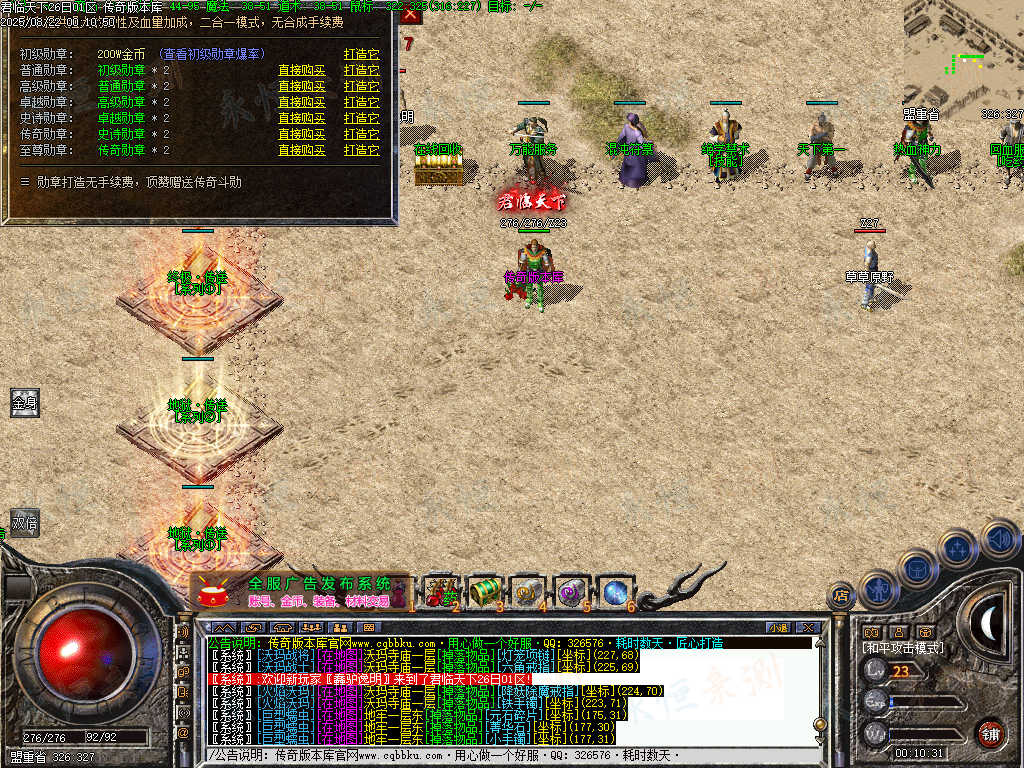Use the yellow swirl scroll in hotbar slot 3
This screenshot has width=1024, height=768.
click(527, 591)
